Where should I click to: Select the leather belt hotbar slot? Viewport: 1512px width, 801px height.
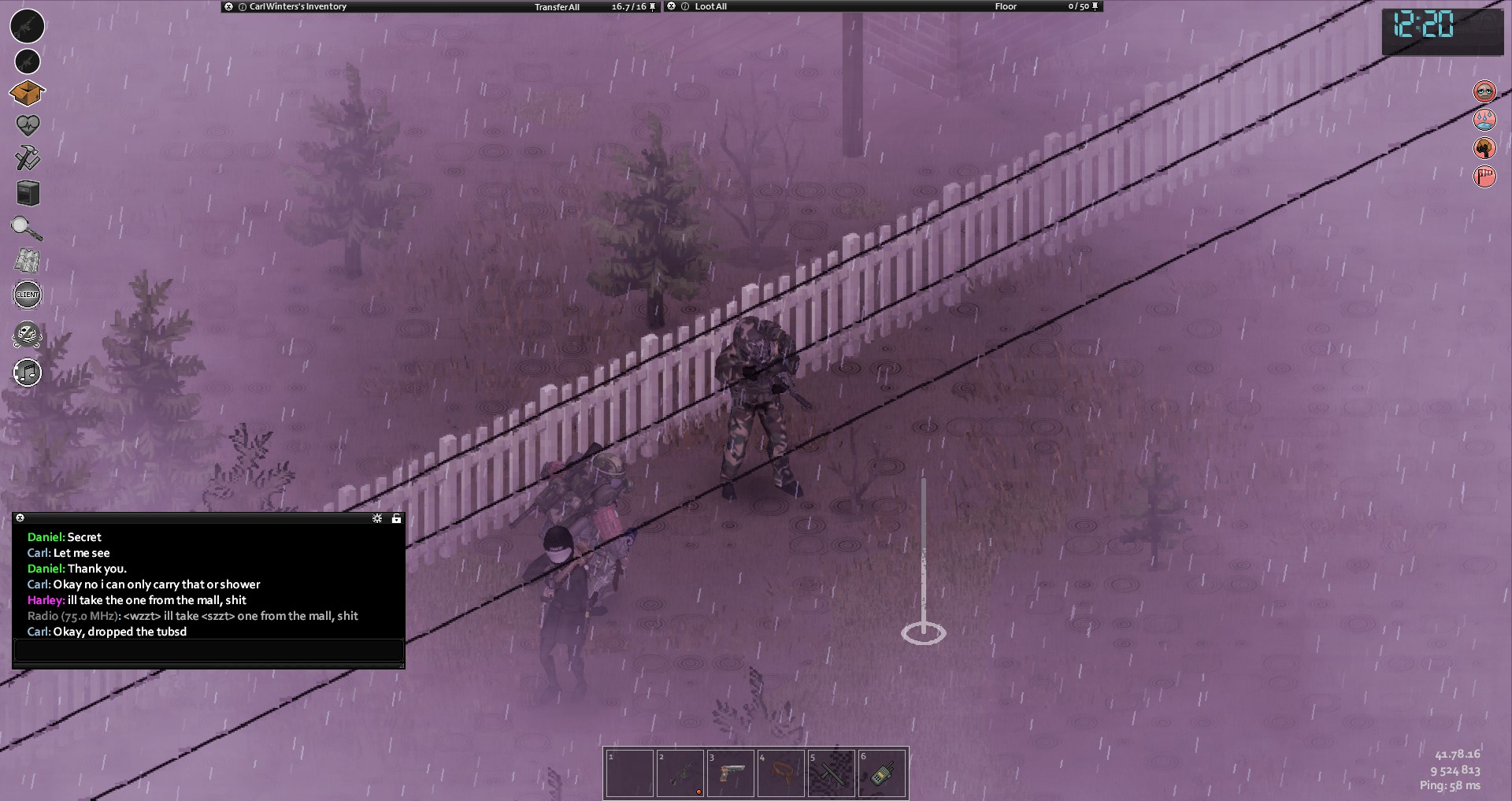click(781, 773)
